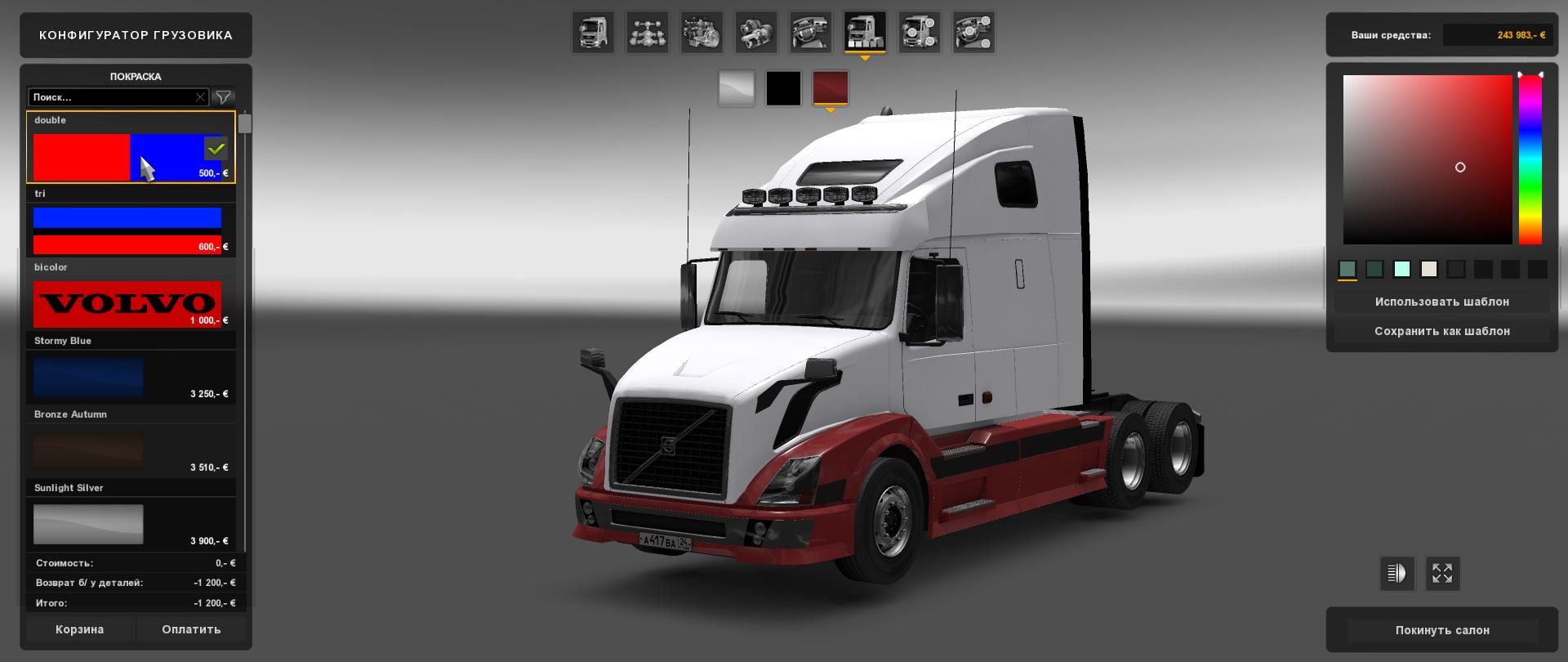Select the double red-blue paint job
Image resolution: width=1568 pixels, height=662 pixels.
tap(127, 157)
